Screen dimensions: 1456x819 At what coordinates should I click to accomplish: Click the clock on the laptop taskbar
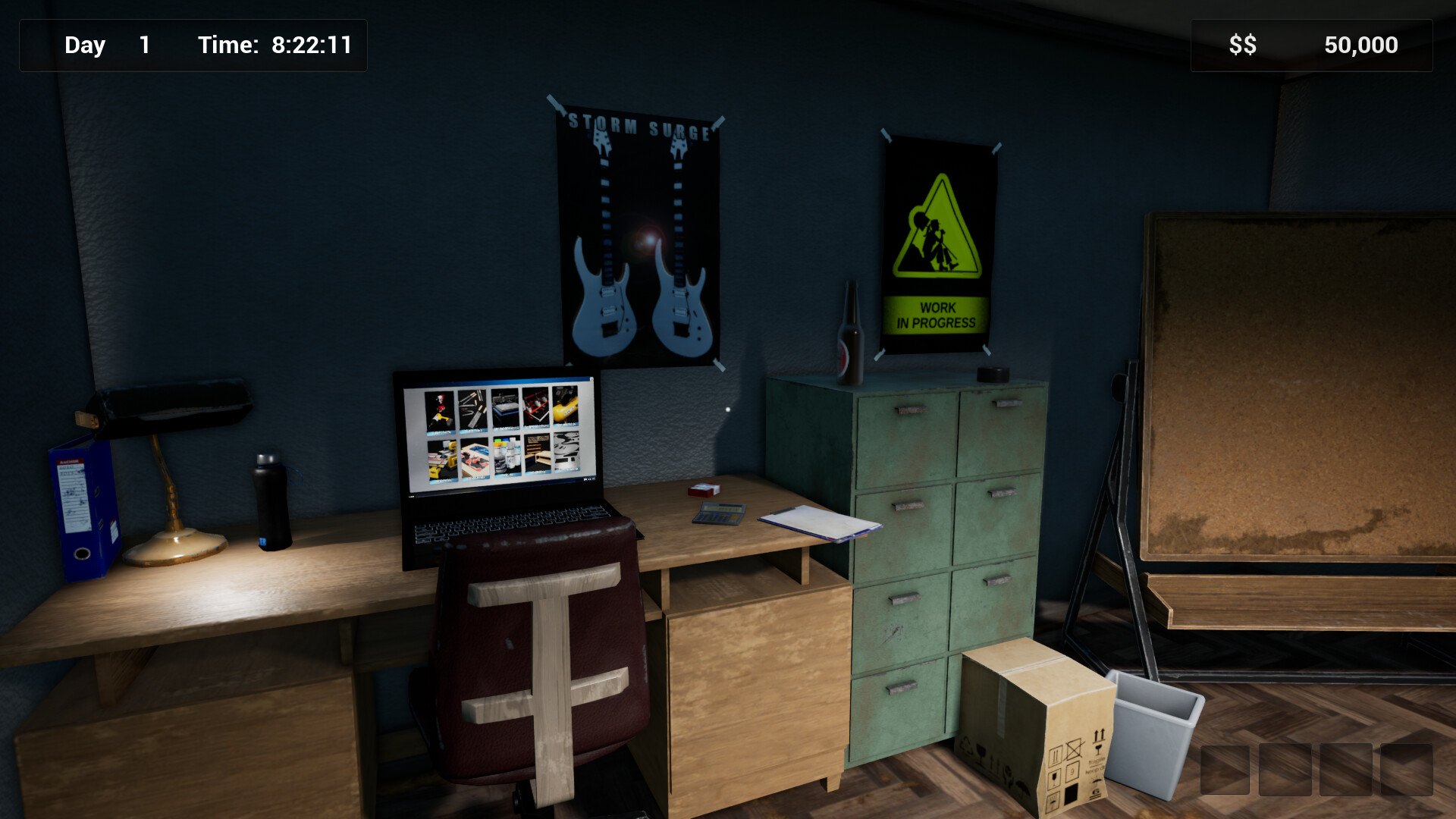[590, 480]
